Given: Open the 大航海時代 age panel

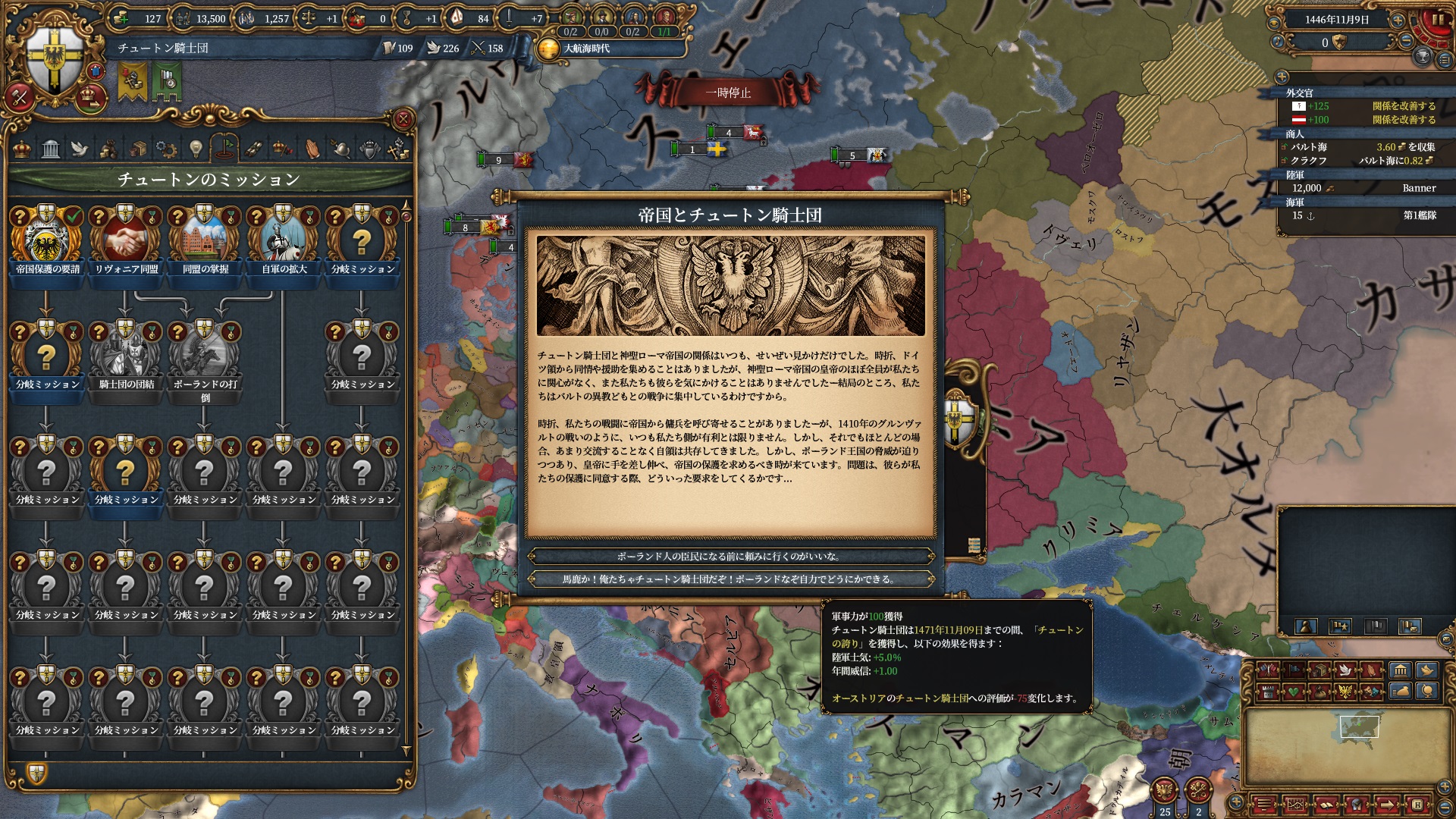Looking at the screenshot, I should tap(586, 49).
